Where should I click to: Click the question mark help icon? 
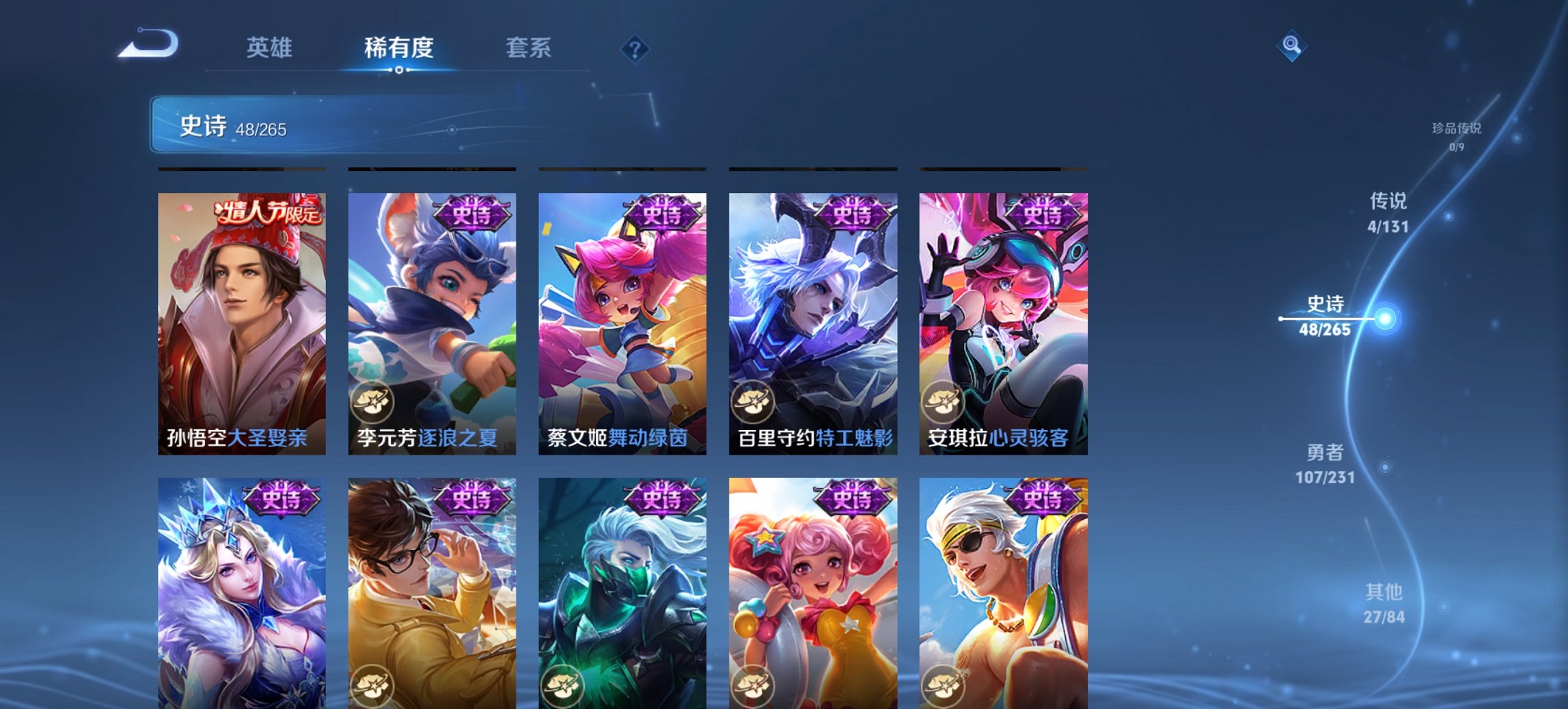635,48
